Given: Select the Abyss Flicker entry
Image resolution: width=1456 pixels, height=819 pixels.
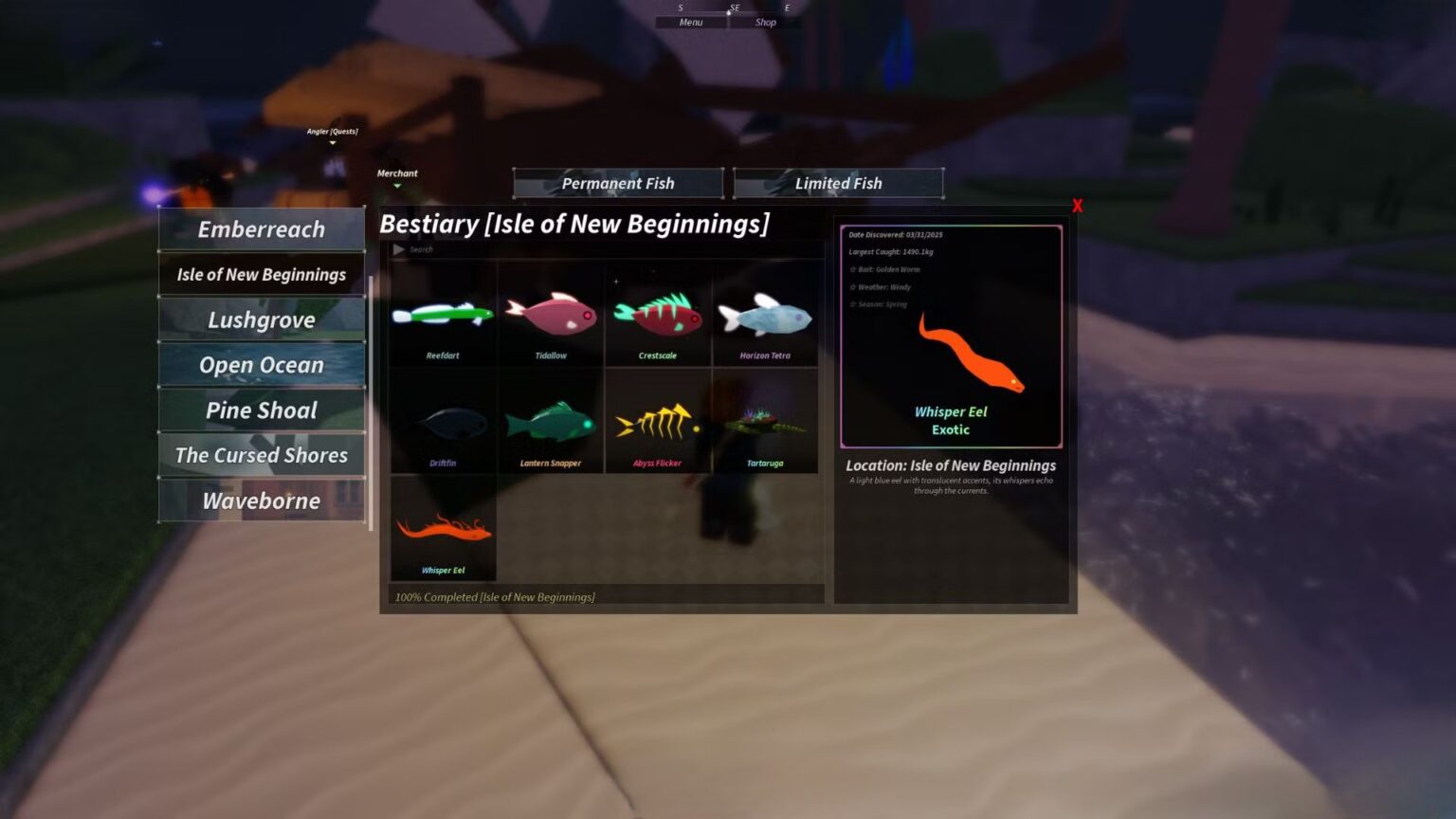Looking at the screenshot, I should coord(657,422).
